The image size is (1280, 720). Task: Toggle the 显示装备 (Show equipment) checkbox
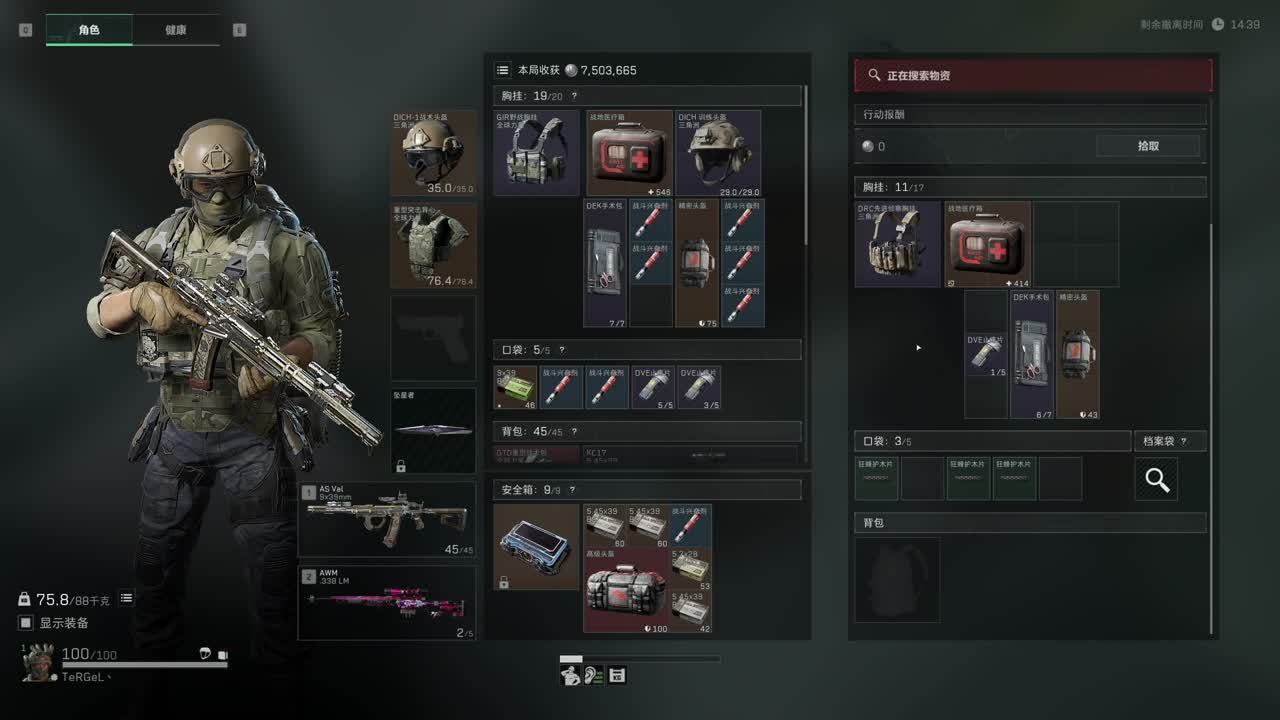[x=26, y=623]
